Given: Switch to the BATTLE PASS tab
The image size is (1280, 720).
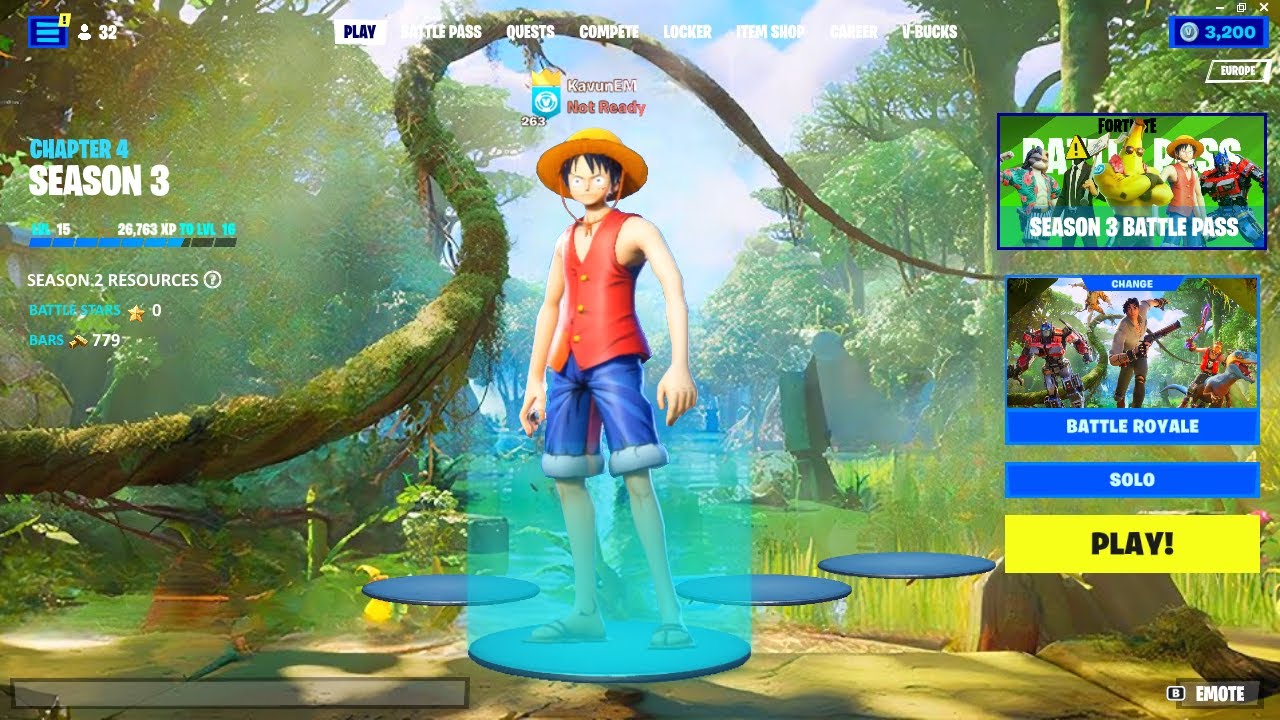Looking at the screenshot, I should (441, 32).
